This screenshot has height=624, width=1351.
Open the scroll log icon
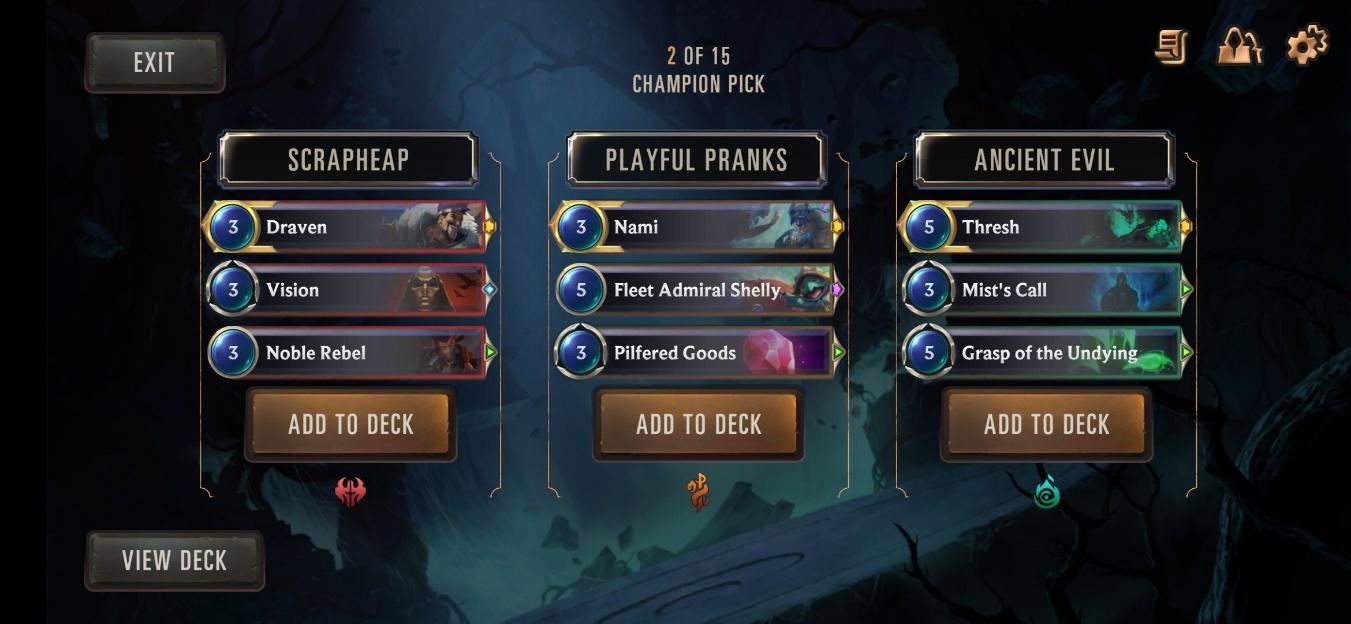click(1171, 46)
